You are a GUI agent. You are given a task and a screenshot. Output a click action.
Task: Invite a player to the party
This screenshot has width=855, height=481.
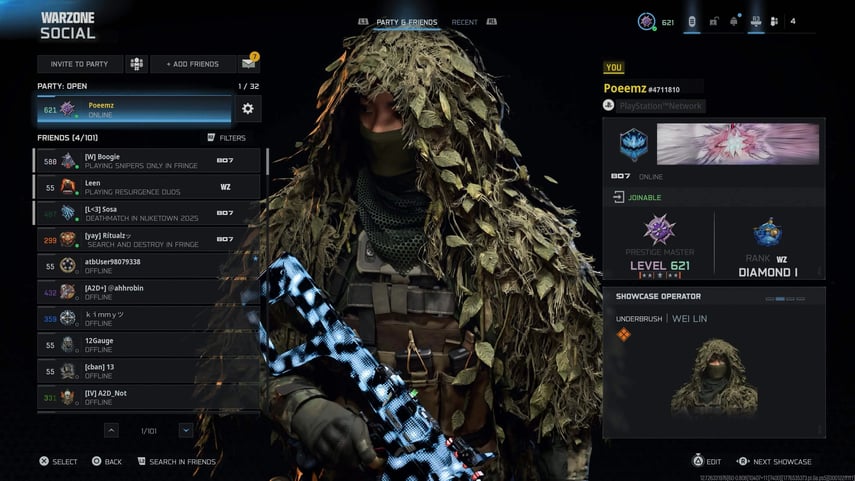(80, 64)
